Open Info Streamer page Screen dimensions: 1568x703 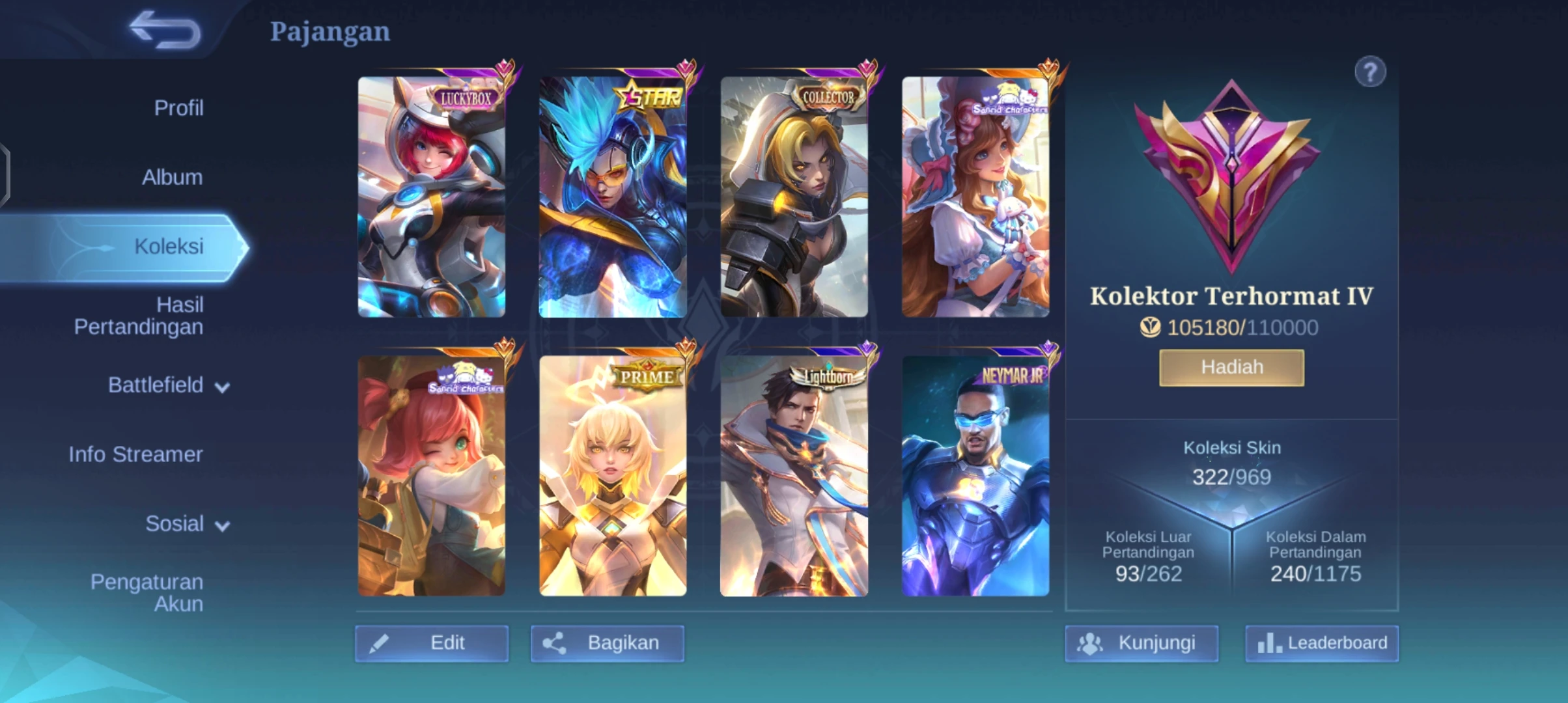pyautogui.click(x=135, y=454)
